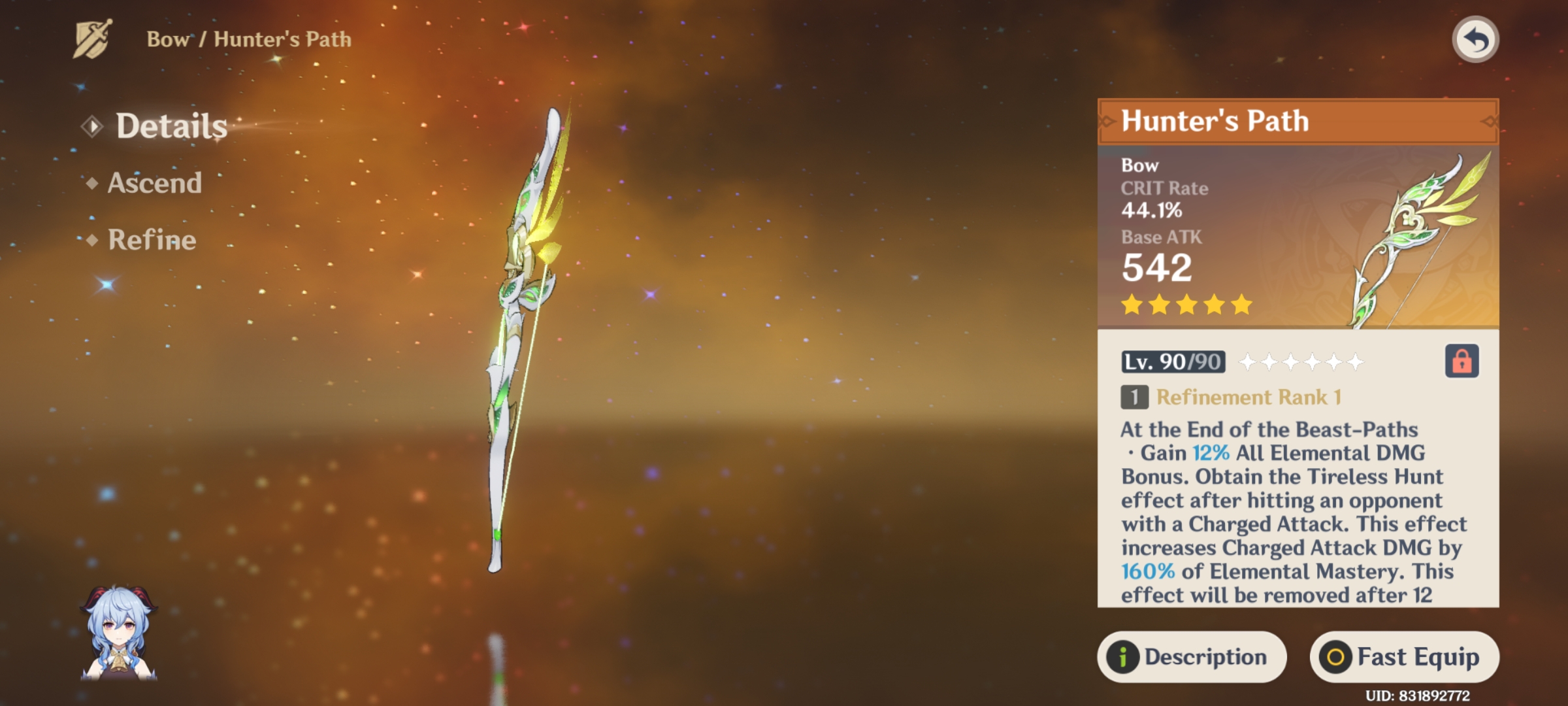Click the Fast Equip button
This screenshot has width=1568, height=706.
pos(1404,656)
